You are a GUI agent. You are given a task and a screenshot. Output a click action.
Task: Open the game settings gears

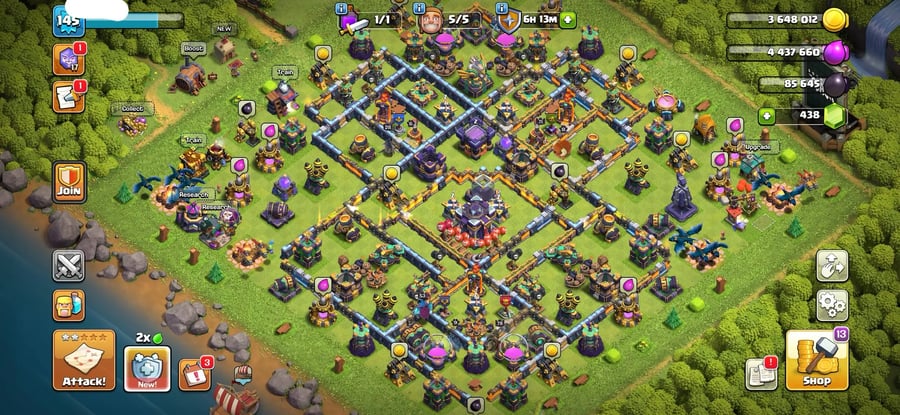point(832,305)
